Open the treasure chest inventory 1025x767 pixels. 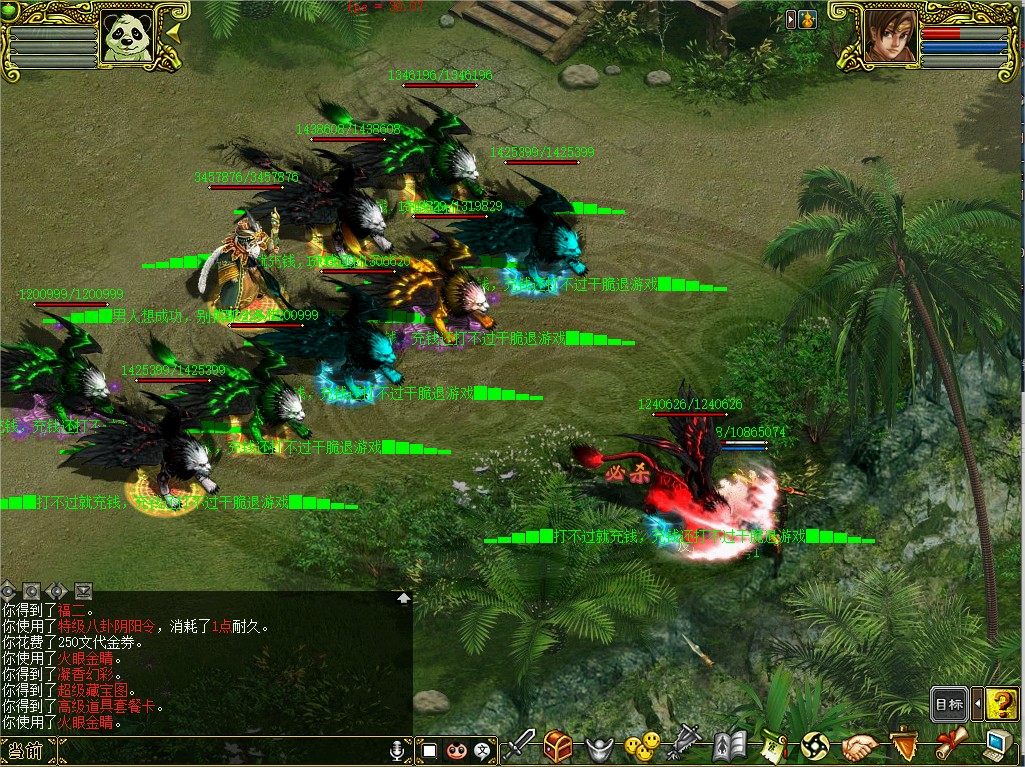tap(558, 745)
